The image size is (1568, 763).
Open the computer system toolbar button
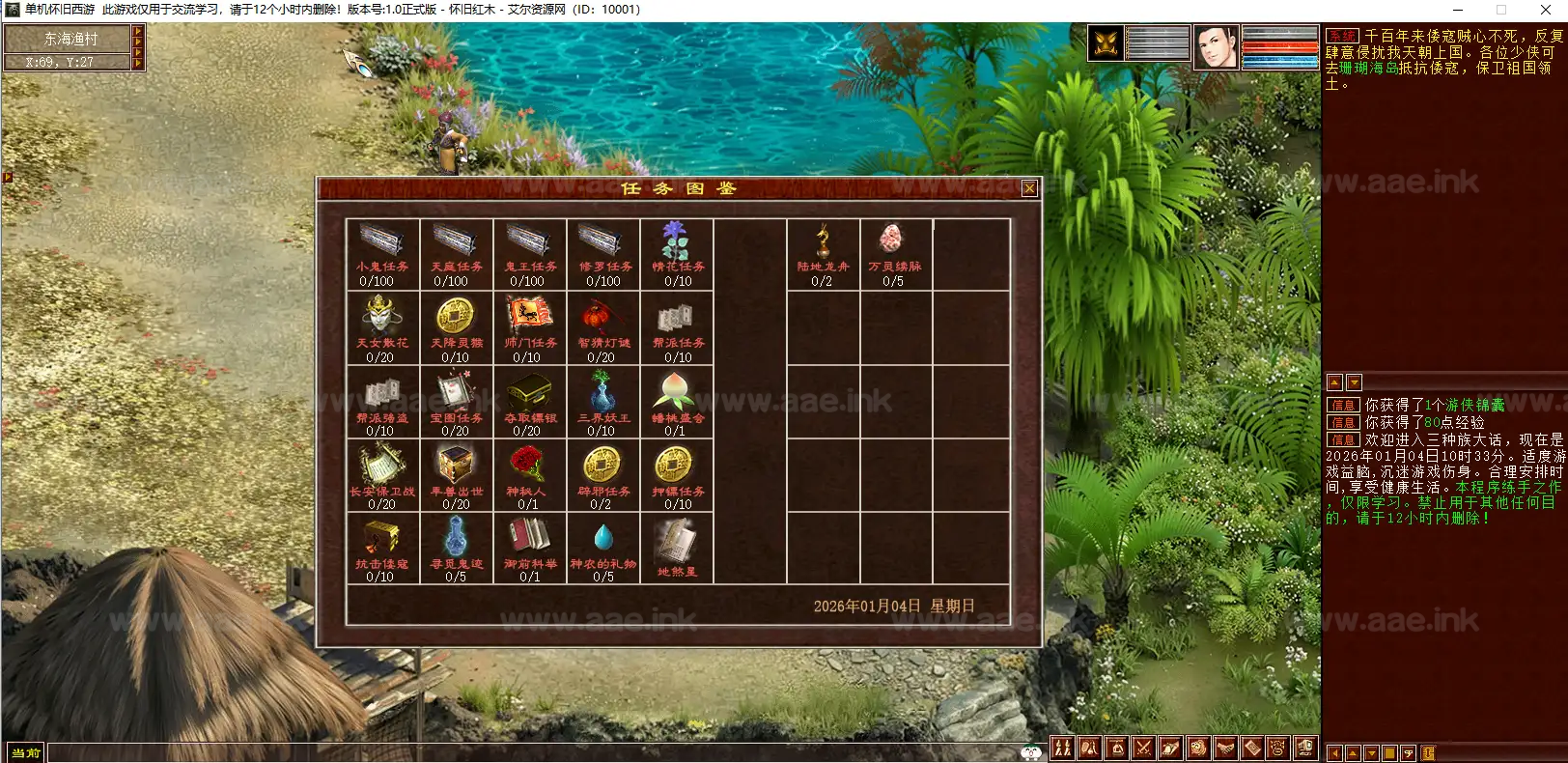1305,748
